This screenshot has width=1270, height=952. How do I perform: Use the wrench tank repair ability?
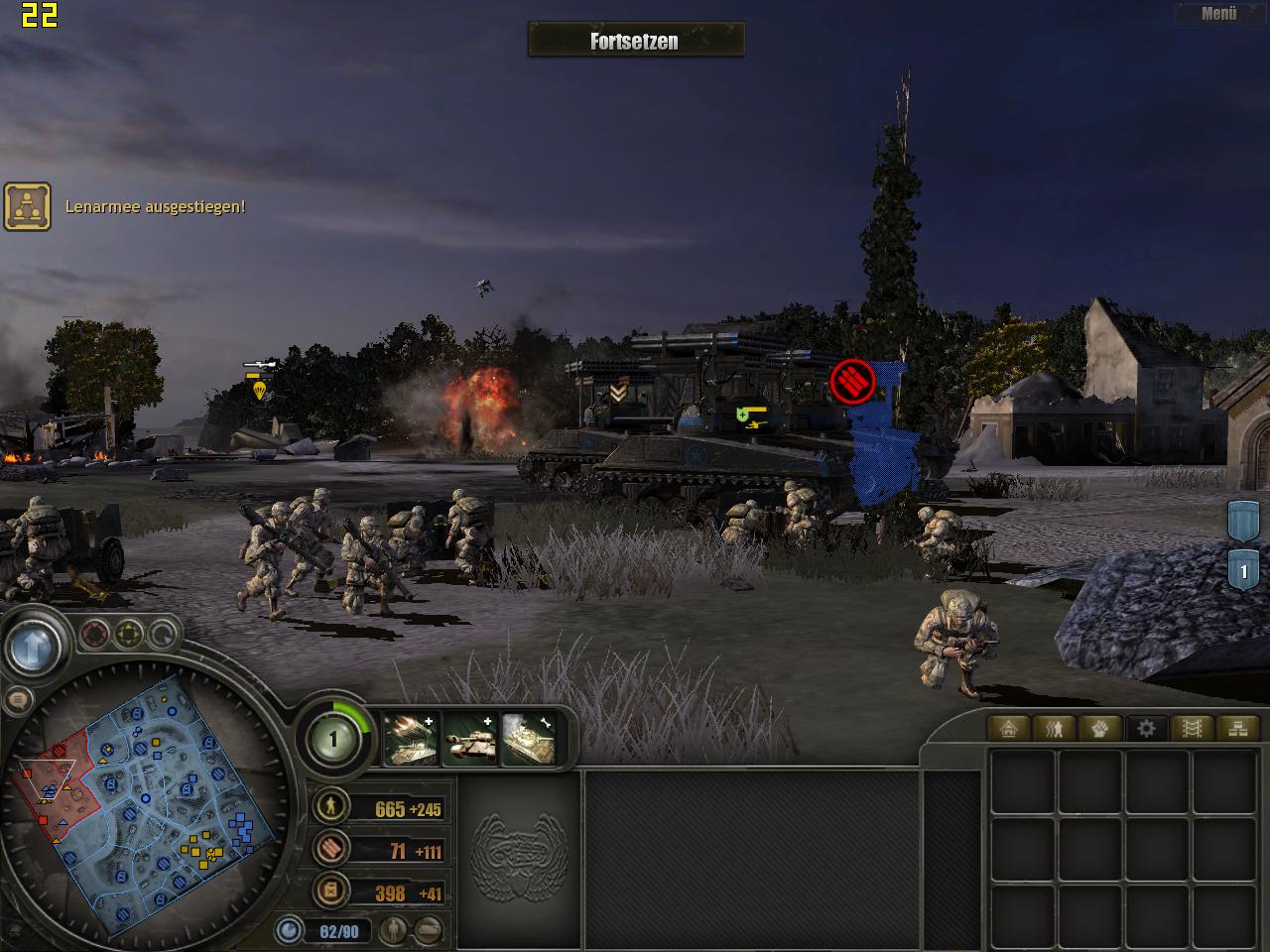528,739
